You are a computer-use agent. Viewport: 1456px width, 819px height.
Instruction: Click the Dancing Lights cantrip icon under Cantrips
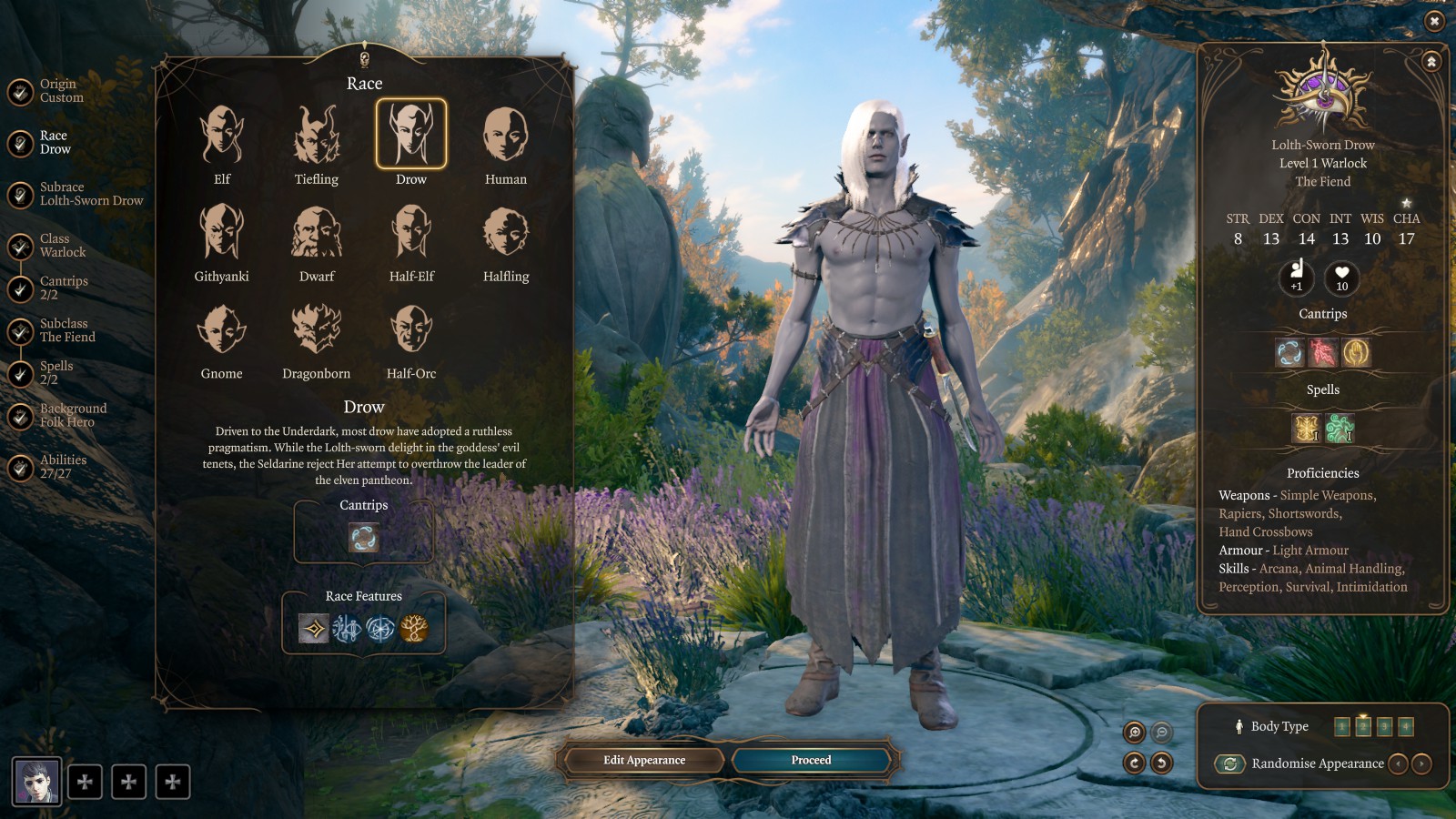363,539
